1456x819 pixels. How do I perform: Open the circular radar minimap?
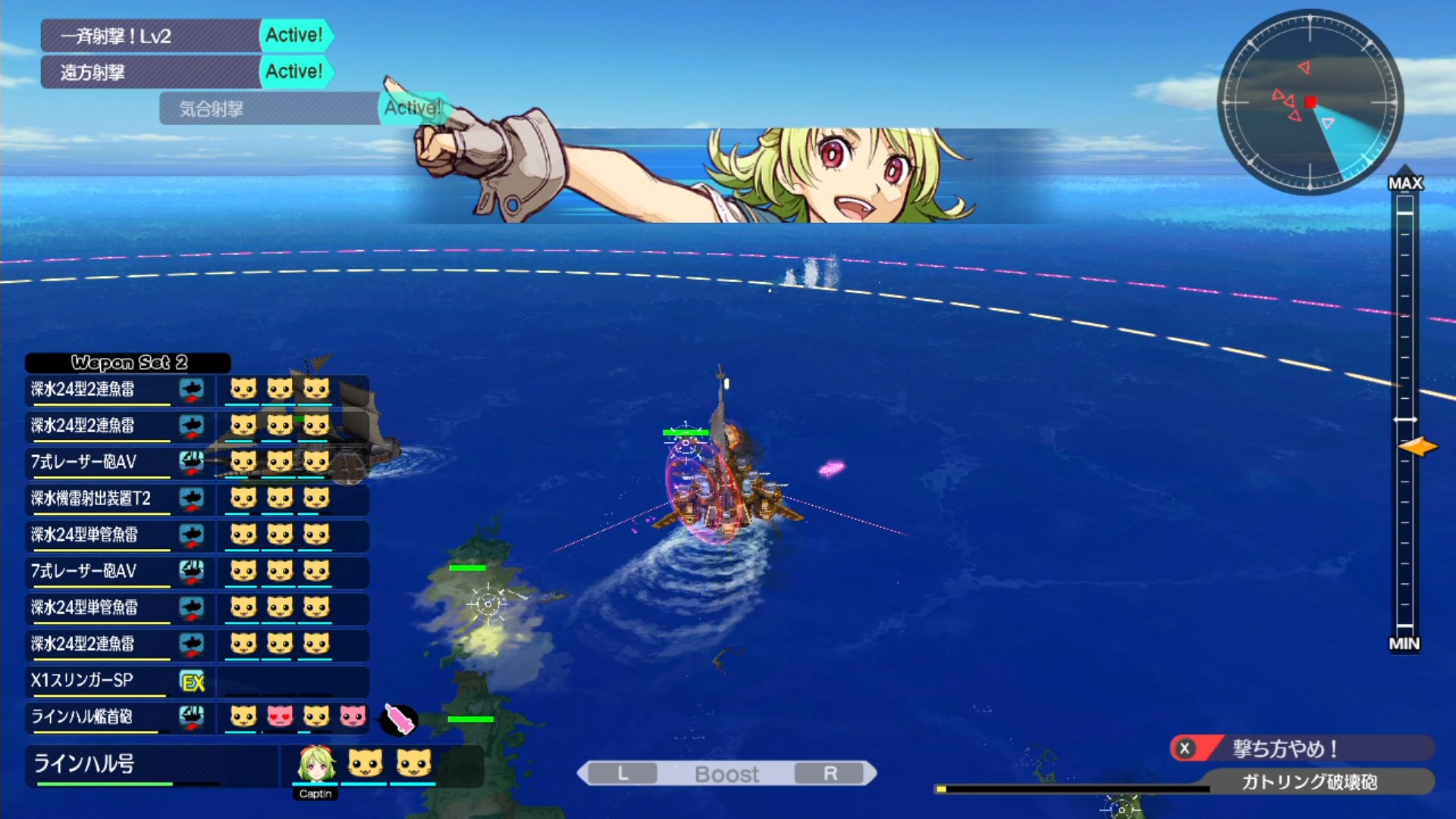pos(1310,102)
